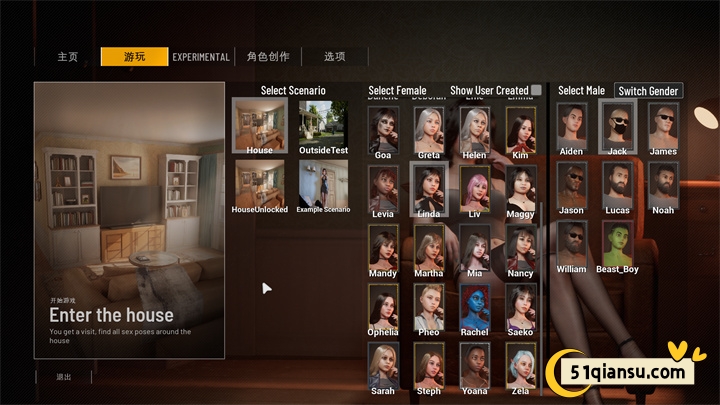Click the 退出 exit button
The width and height of the screenshot is (720, 405).
point(63,377)
